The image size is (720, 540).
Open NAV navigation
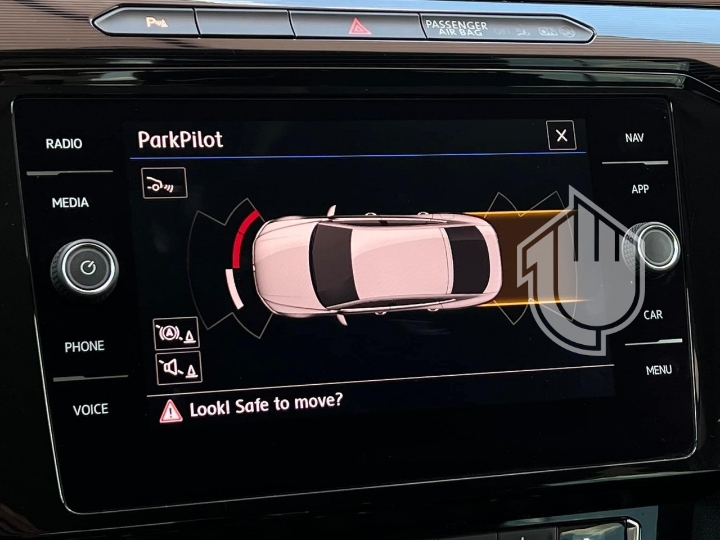pyautogui.click(x=634, y=138)
